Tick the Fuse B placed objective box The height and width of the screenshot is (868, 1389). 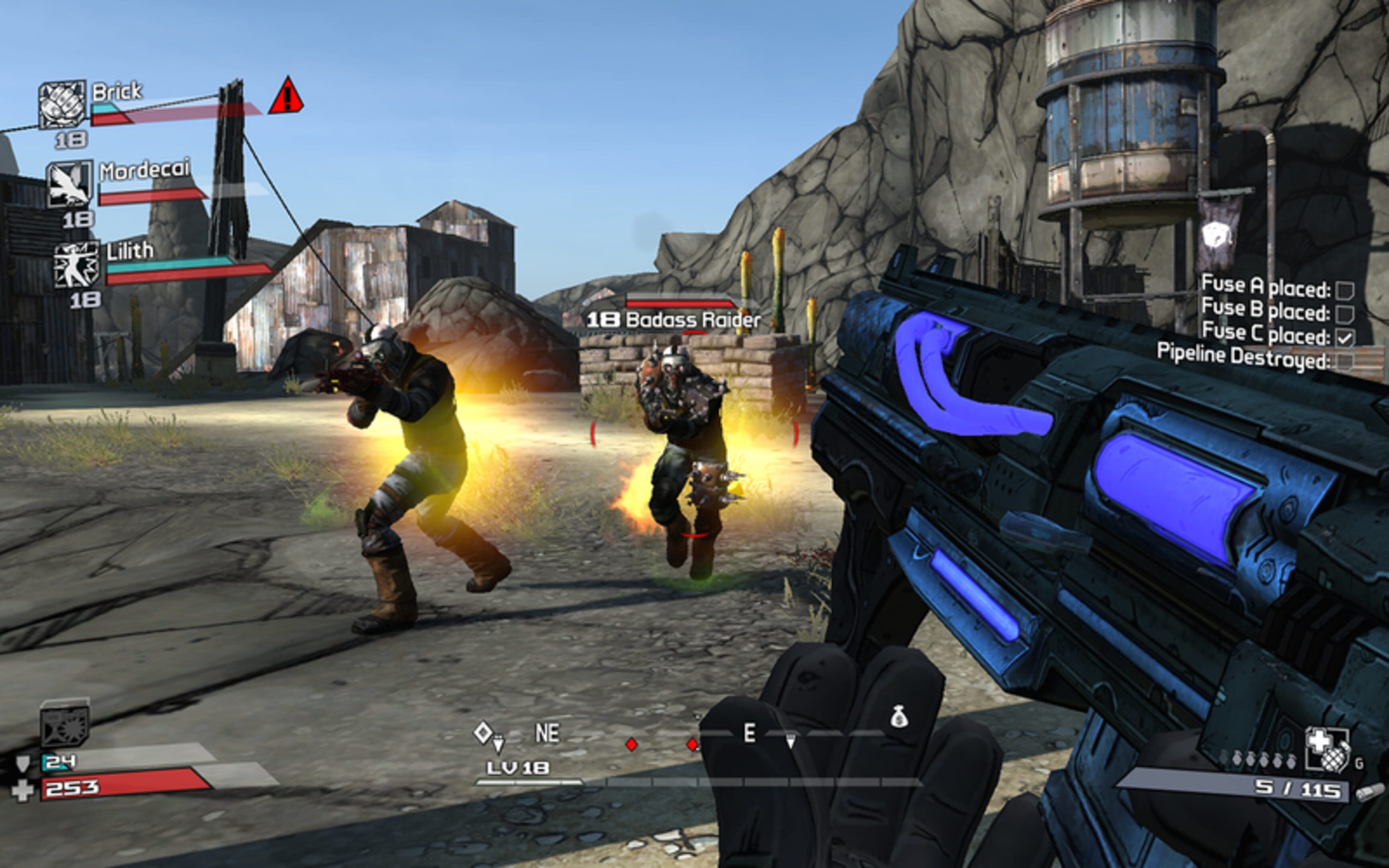[1345, 314]
